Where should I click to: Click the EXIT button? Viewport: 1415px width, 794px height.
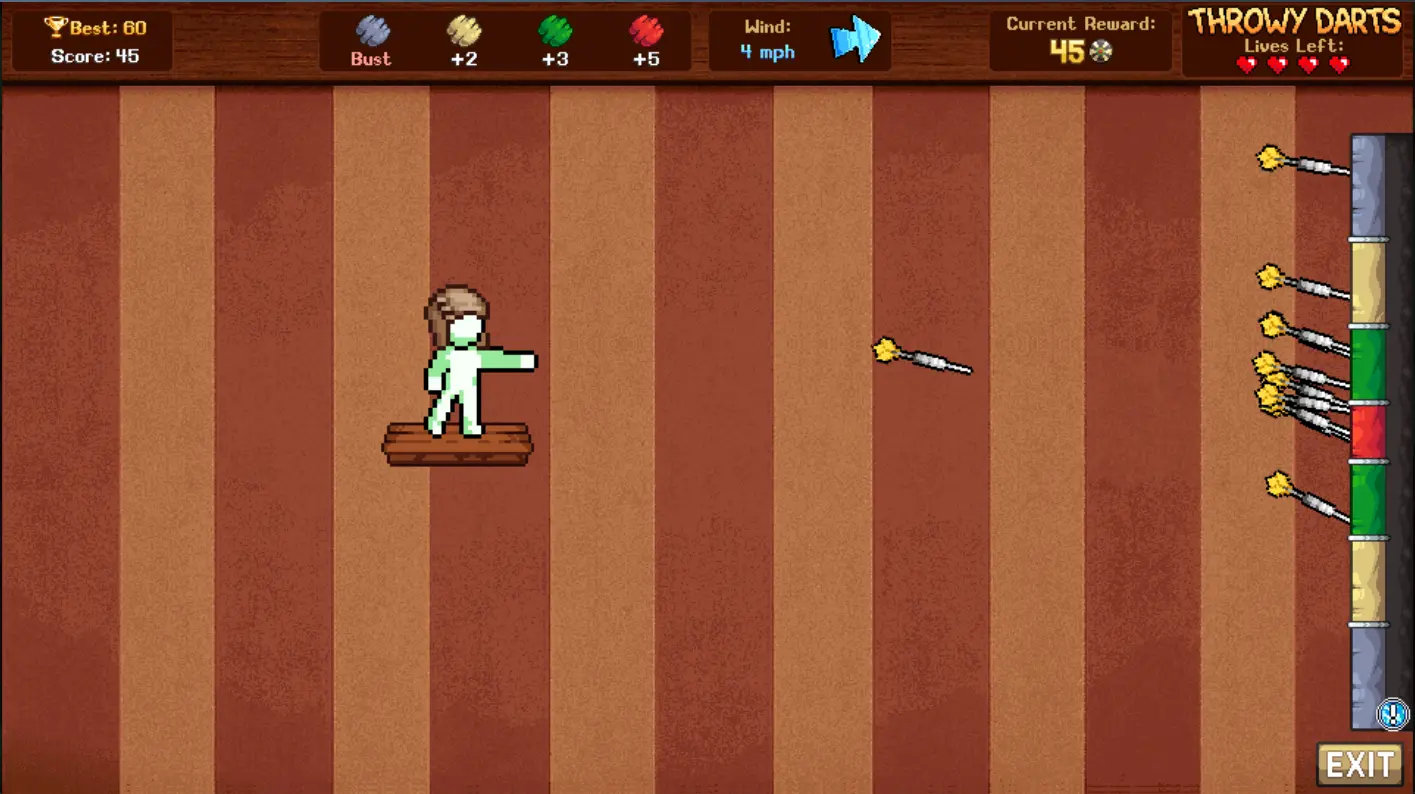1359,765
